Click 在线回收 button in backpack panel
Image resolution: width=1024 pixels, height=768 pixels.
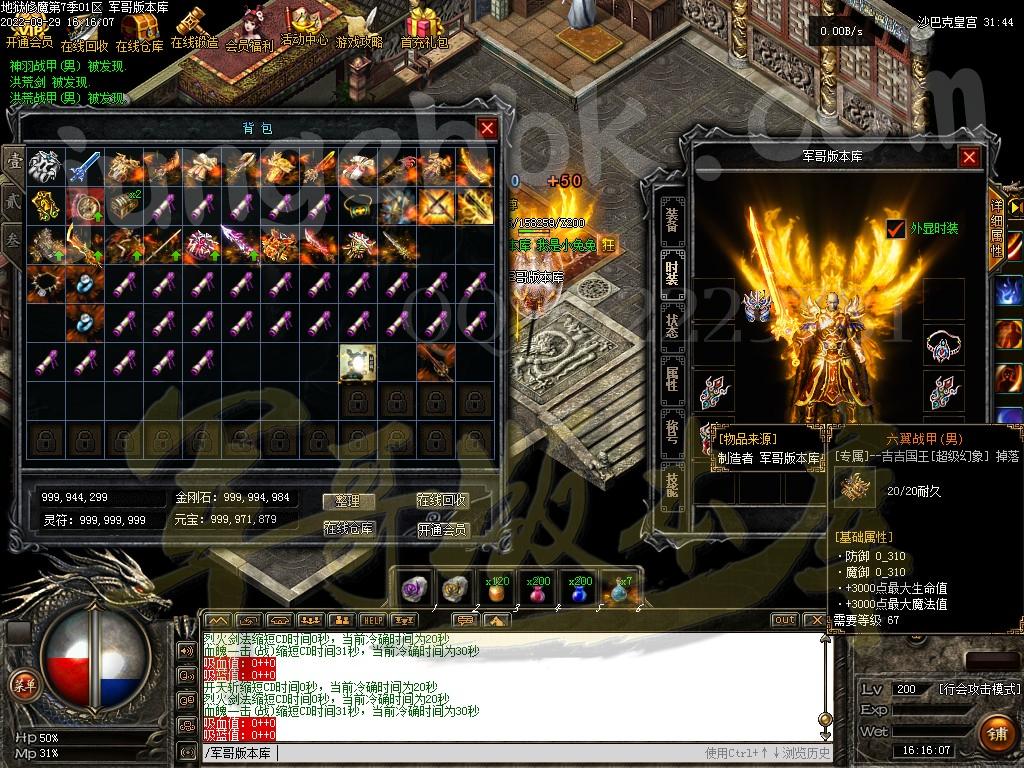tap(442, 501)
